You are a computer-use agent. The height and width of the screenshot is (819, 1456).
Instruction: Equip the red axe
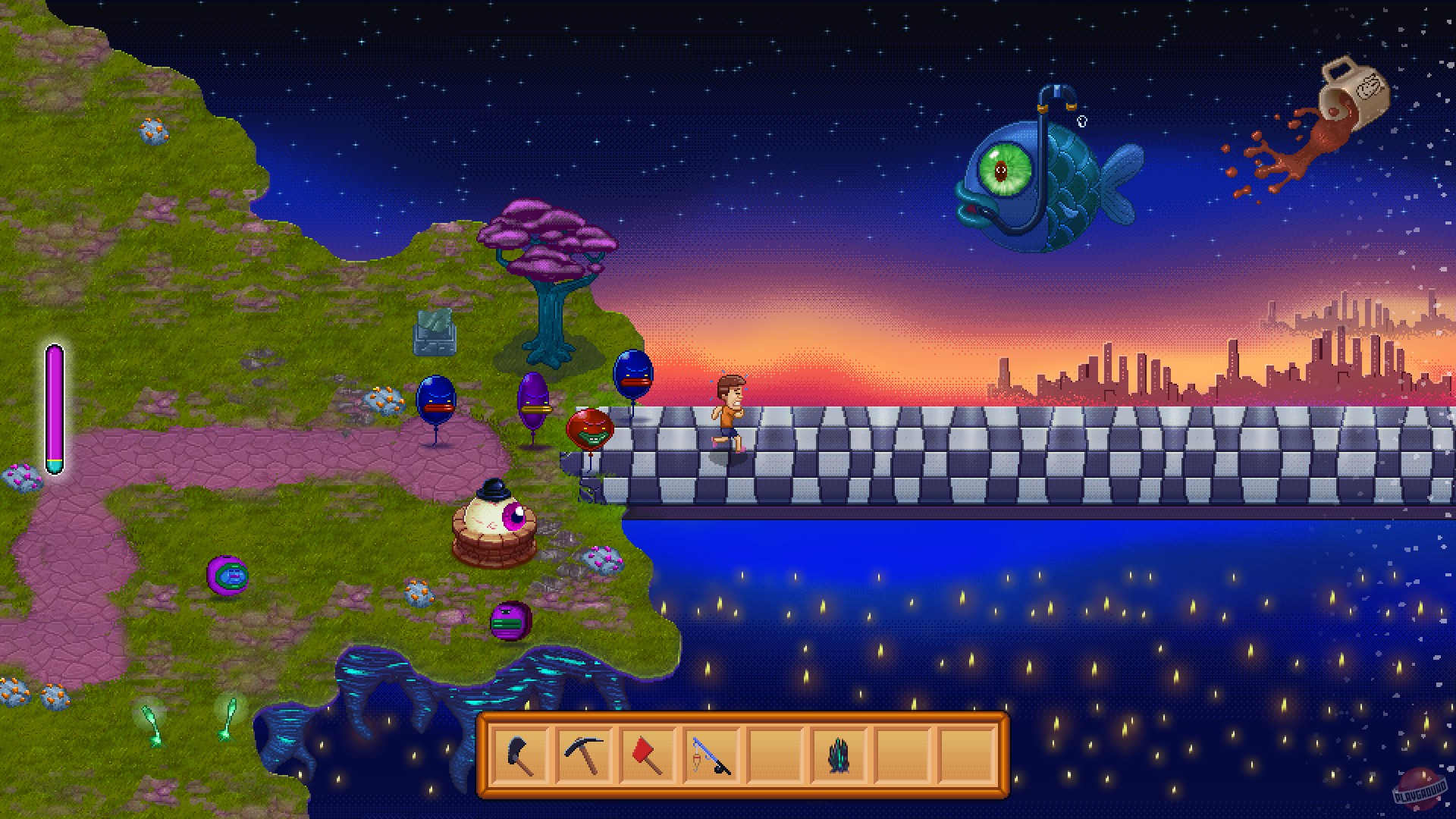(x=648, y=758)
